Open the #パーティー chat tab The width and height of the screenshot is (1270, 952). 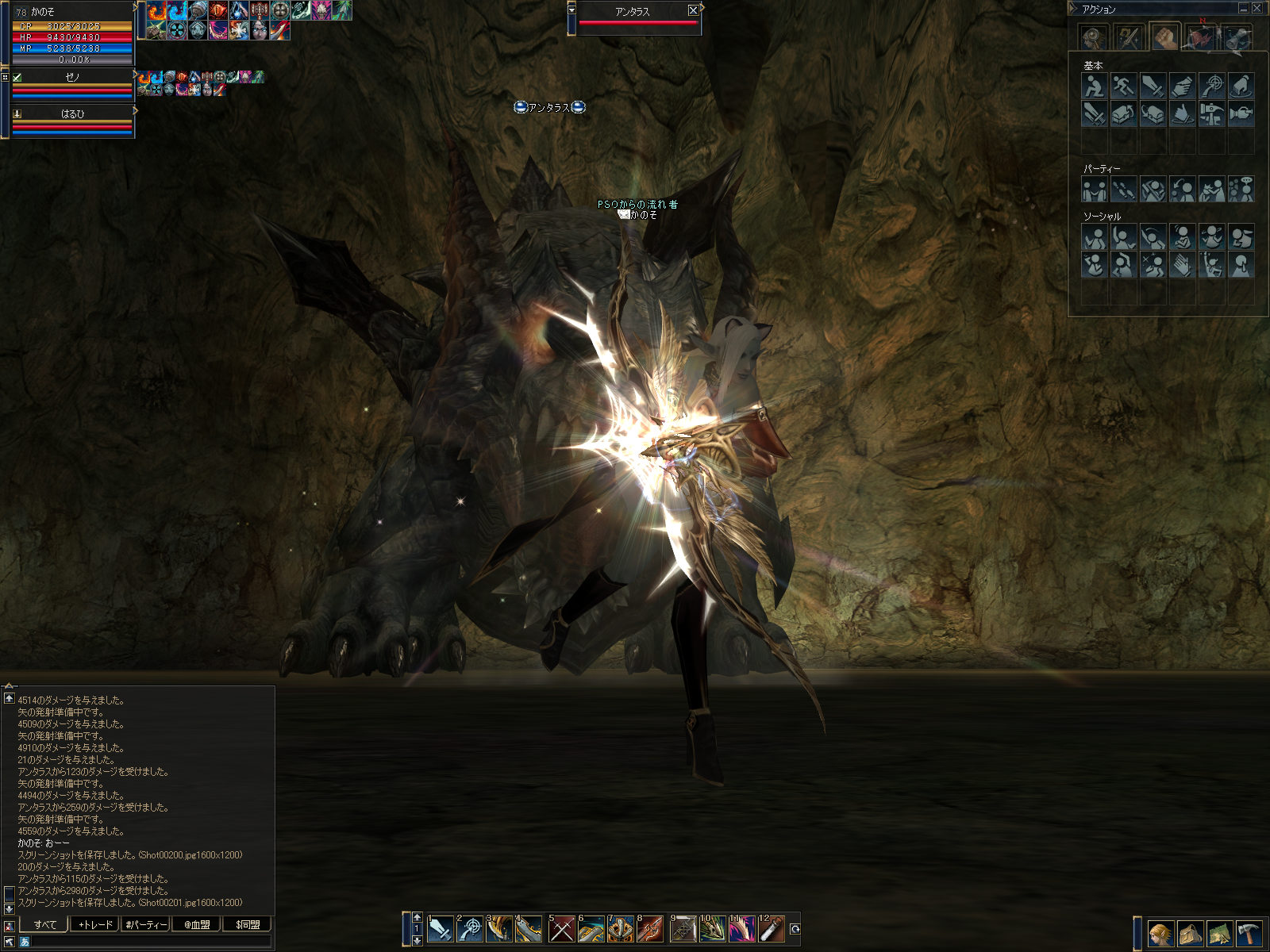[146, 924]
